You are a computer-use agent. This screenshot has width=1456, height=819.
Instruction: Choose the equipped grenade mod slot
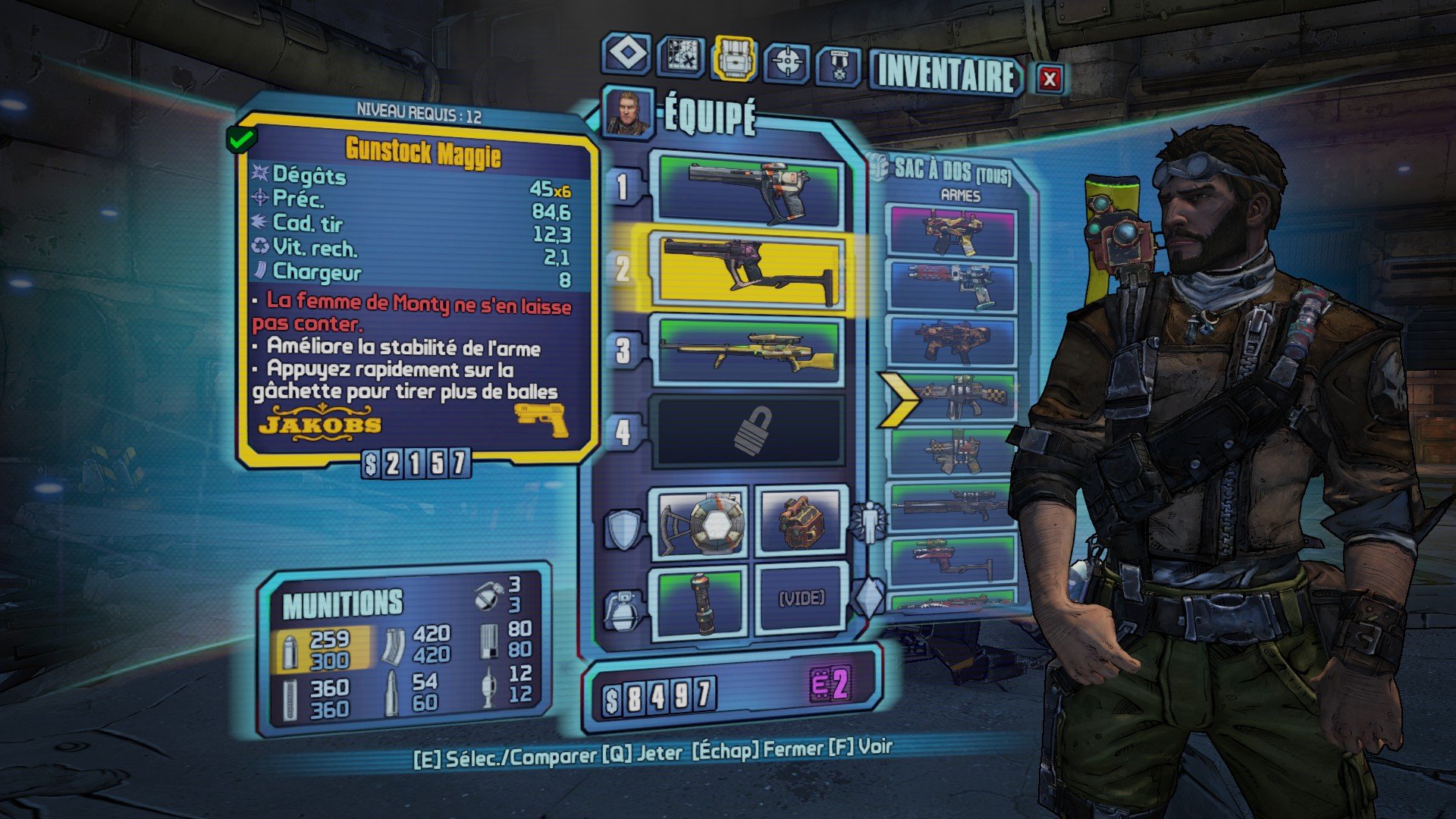pos(700,602)
